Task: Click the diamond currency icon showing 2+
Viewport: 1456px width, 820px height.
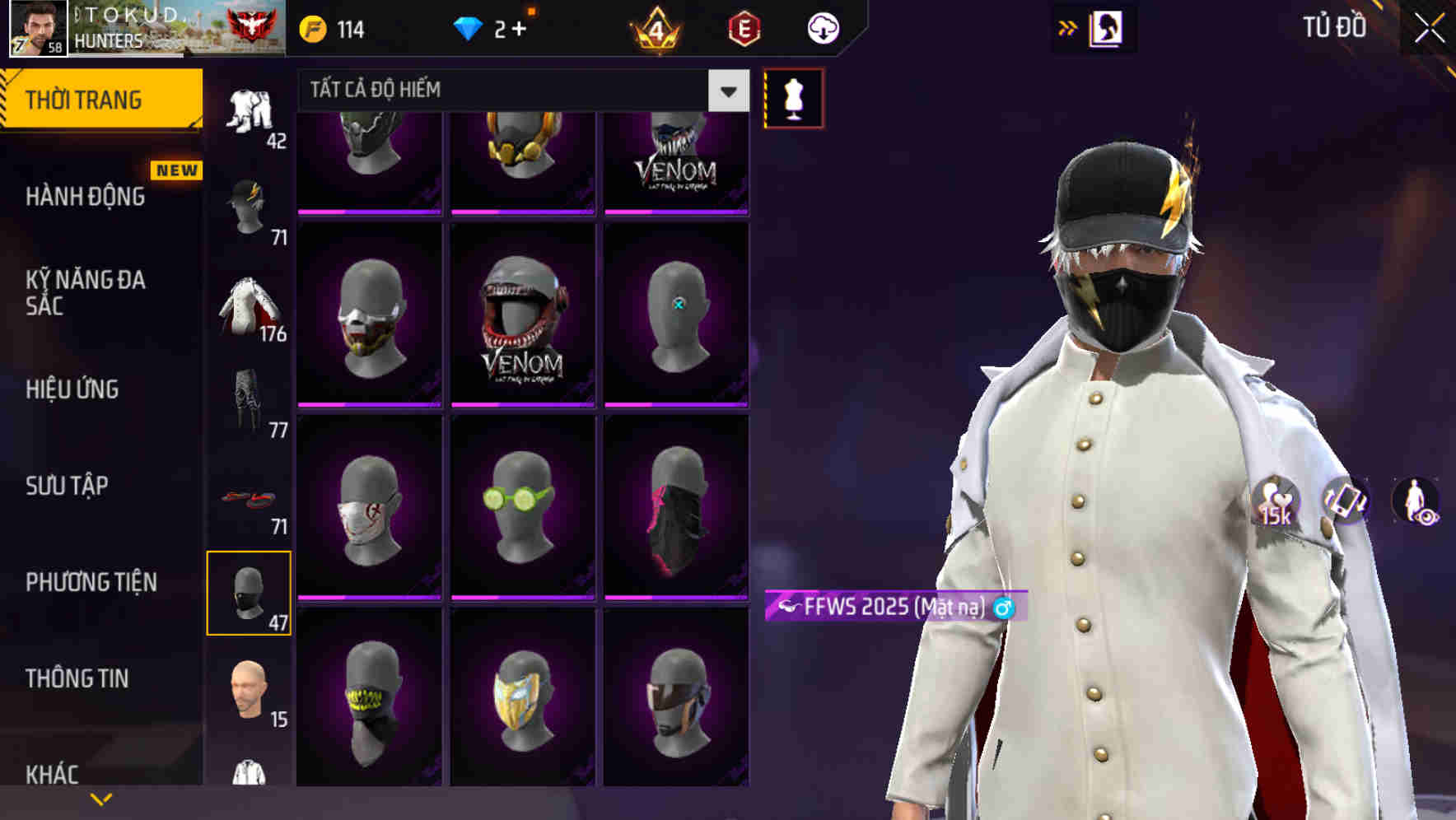Action: click(x=469, y=27)
